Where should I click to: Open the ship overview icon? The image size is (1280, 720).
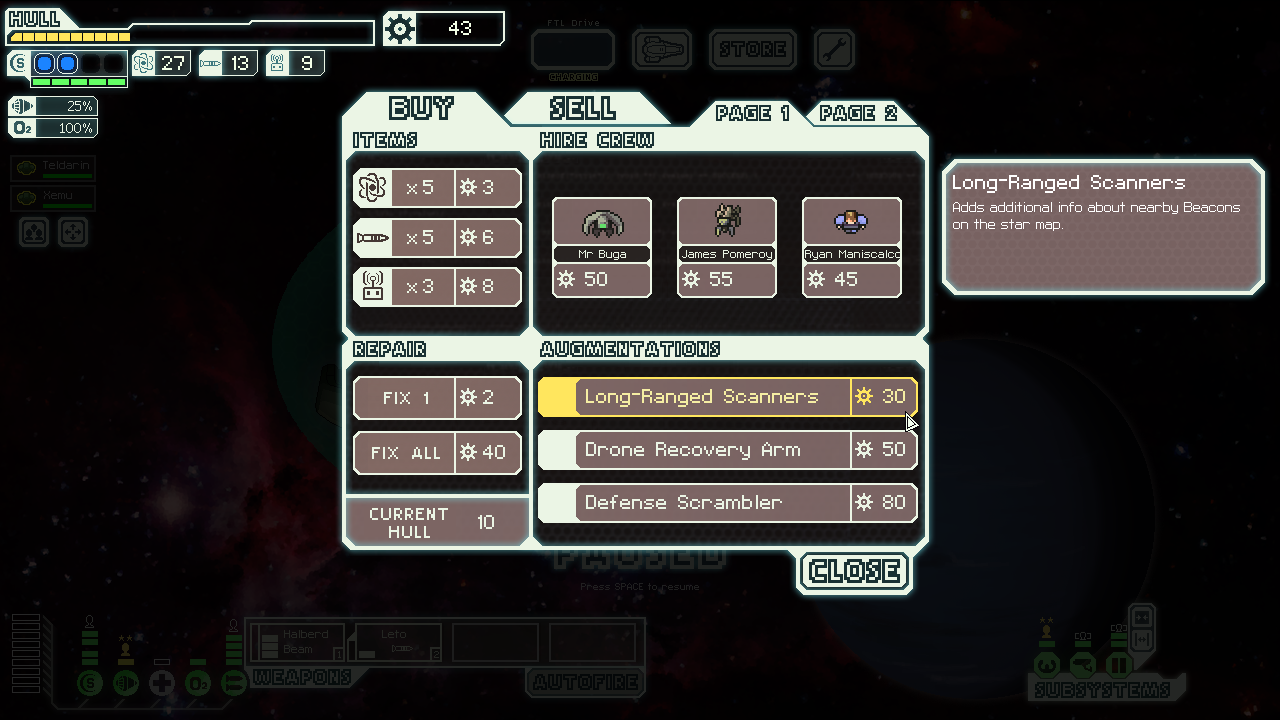[662, 49]
